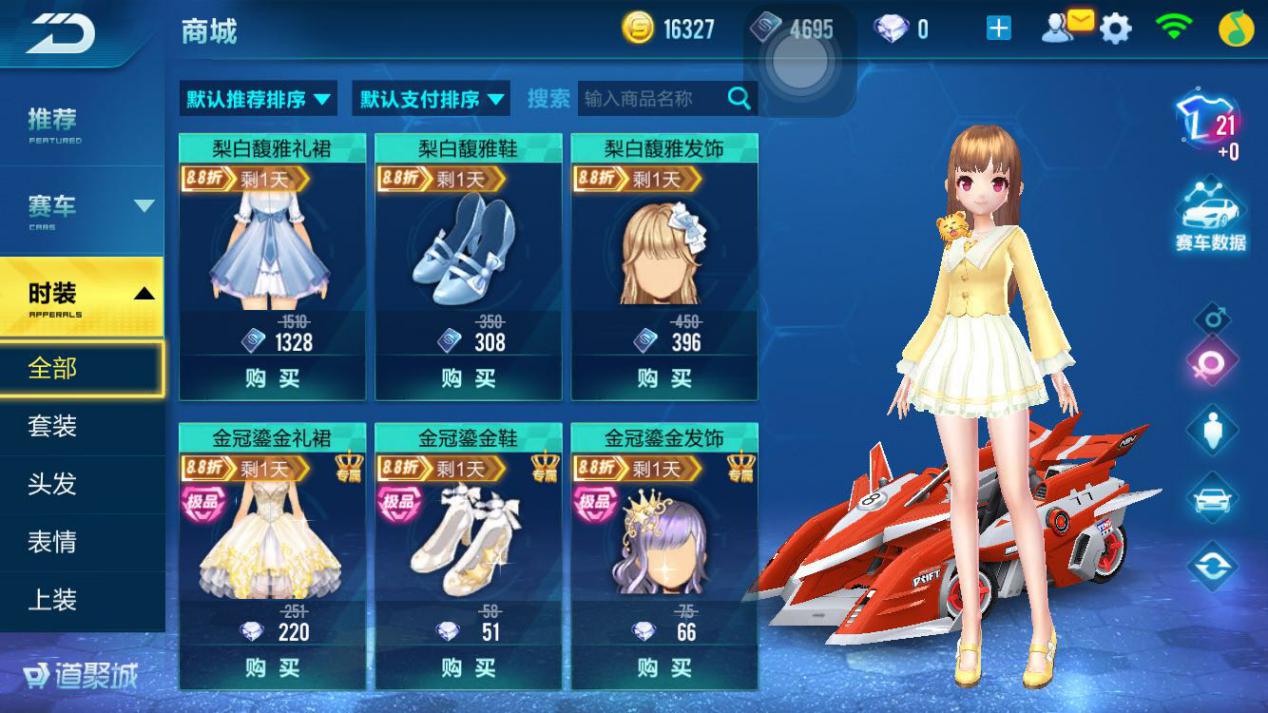1268x713 pixels.
Task: Buy the 金冠鎏金礼裙 dress
Action: pyautogui.click(x=272, y=667)
